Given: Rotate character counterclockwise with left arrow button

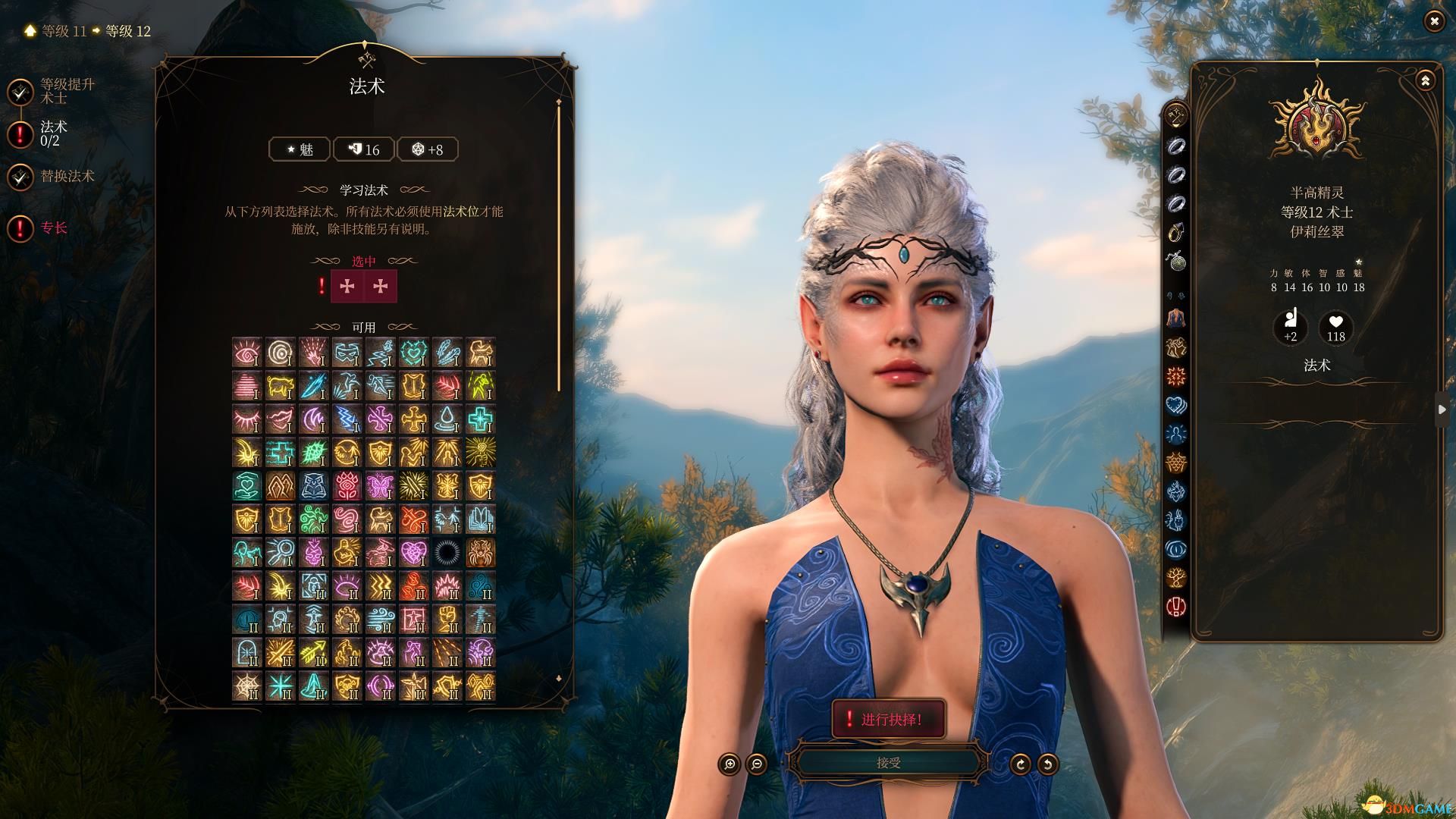Looking at the screenshot, I should point(1047,764).
